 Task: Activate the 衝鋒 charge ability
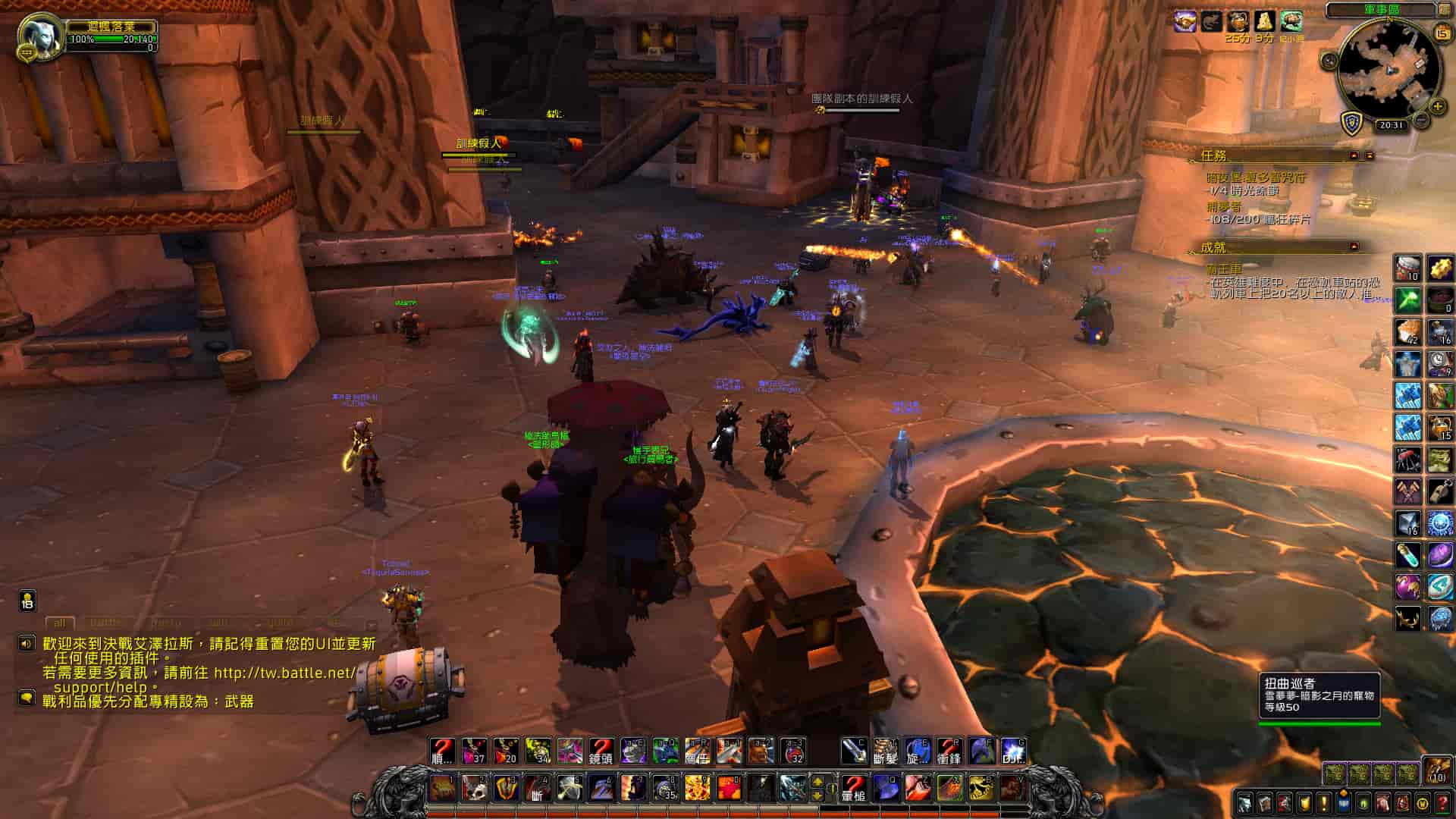(x=949, y=751)
